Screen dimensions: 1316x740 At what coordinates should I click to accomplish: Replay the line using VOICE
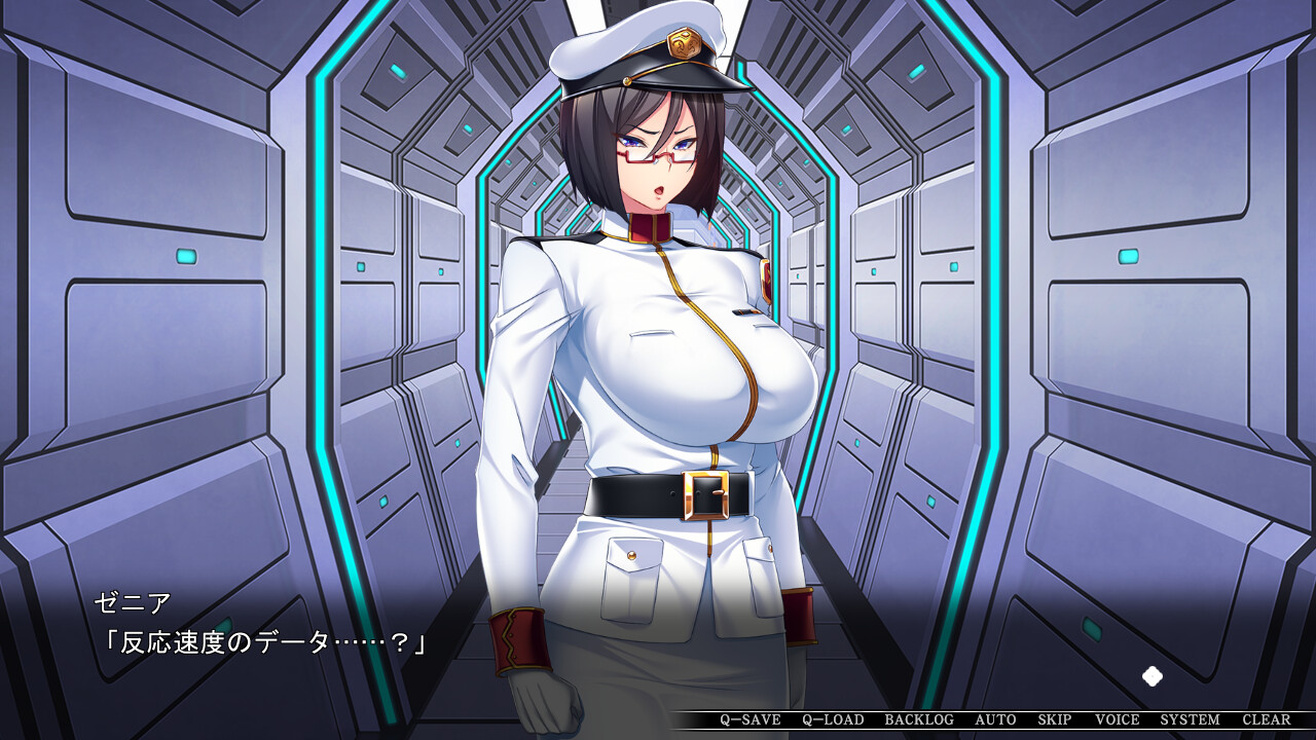[x=1117, y=720]
